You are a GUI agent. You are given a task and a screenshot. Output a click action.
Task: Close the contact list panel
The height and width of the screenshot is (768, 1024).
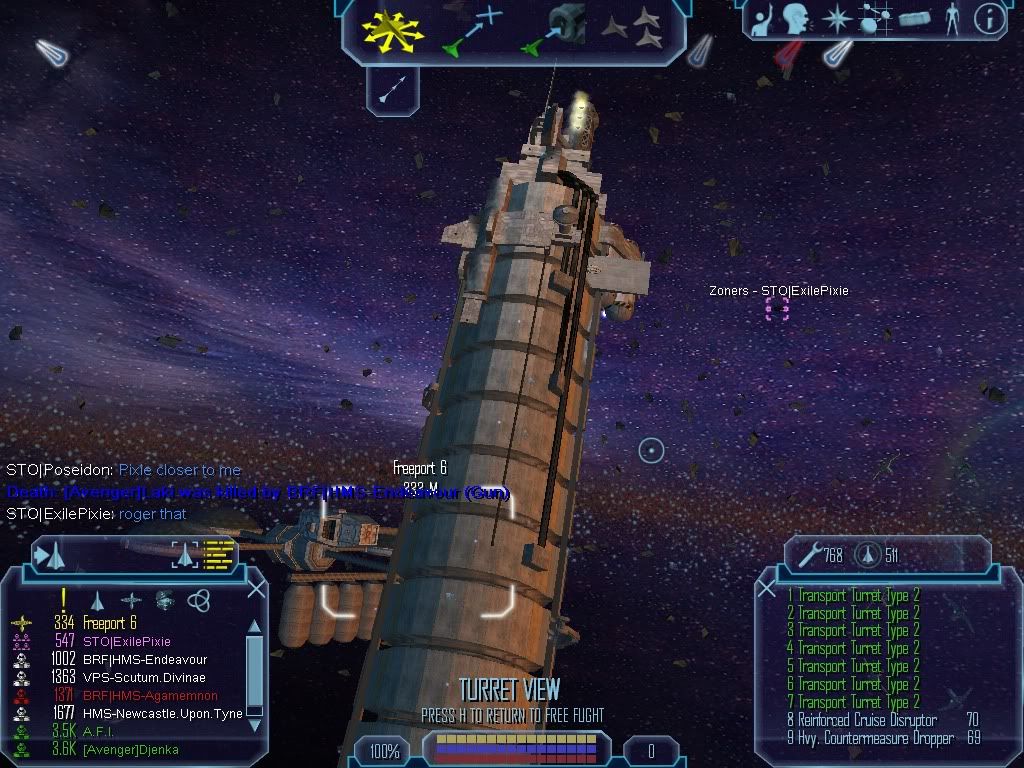coord(256,590)
